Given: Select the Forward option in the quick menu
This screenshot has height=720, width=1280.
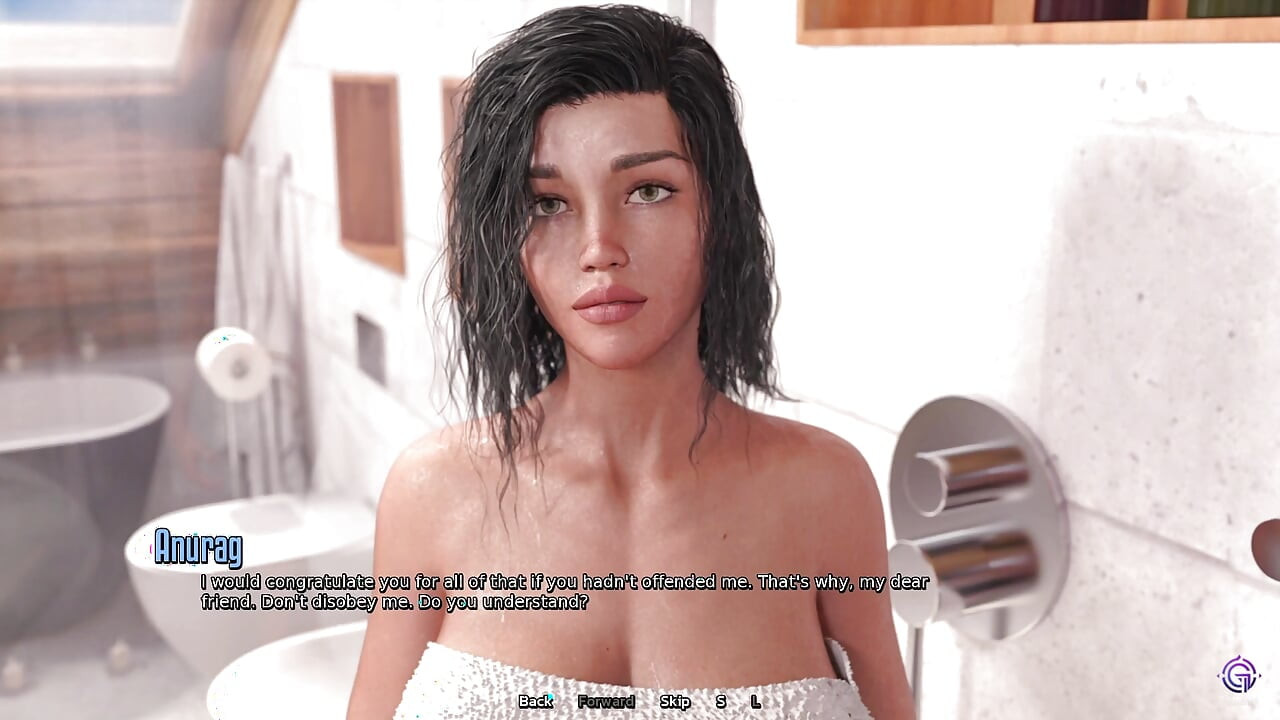Looking at the screenshot, I should (604, 702).
